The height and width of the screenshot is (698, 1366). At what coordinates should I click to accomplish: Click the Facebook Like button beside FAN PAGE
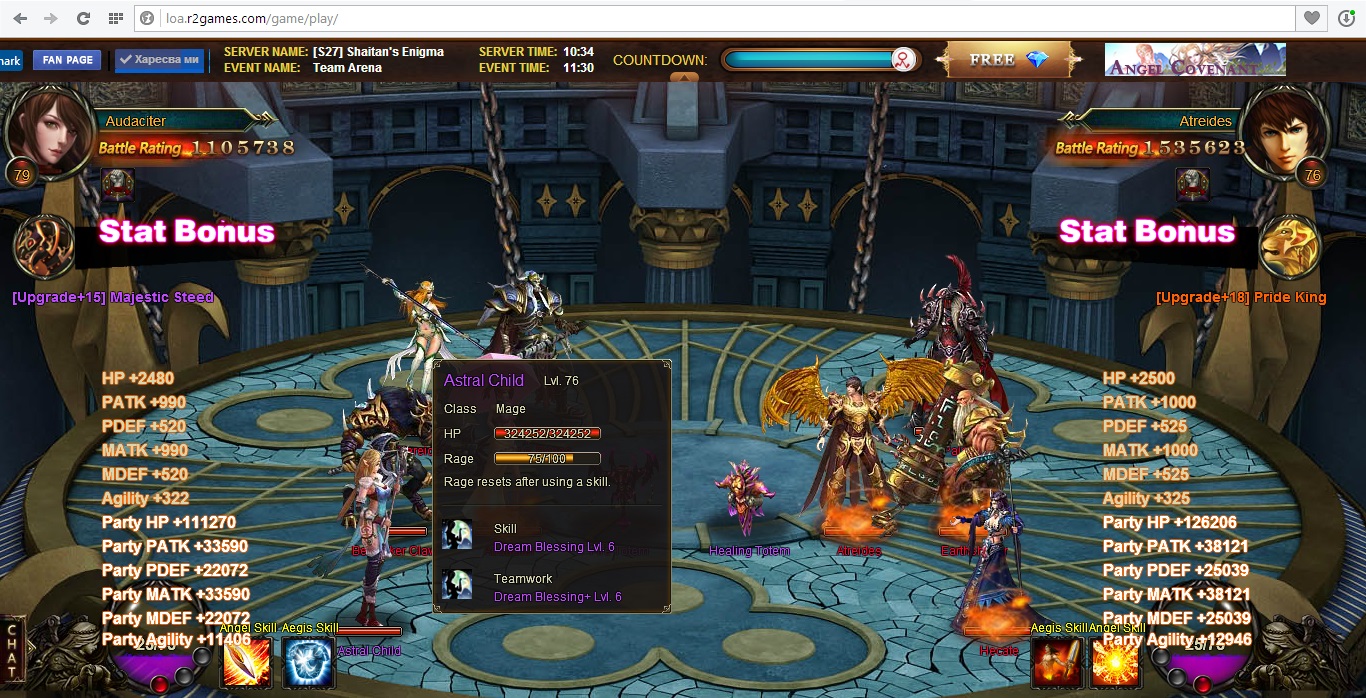159,60
